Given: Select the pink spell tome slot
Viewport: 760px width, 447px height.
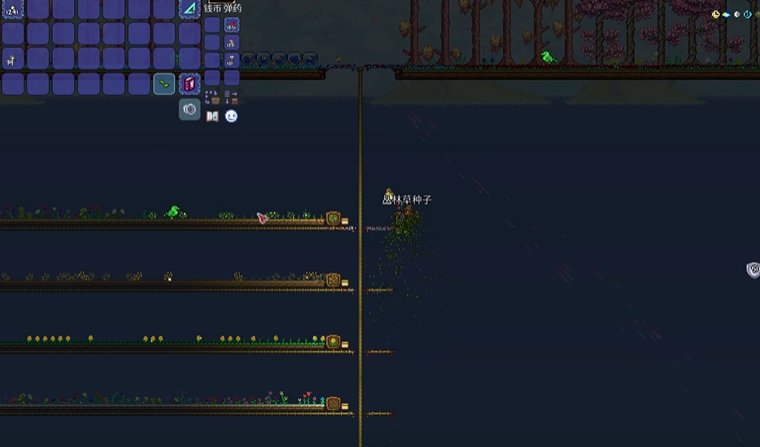Looking at the screenshot, I should pyautogui.click(x=189, y=84).
